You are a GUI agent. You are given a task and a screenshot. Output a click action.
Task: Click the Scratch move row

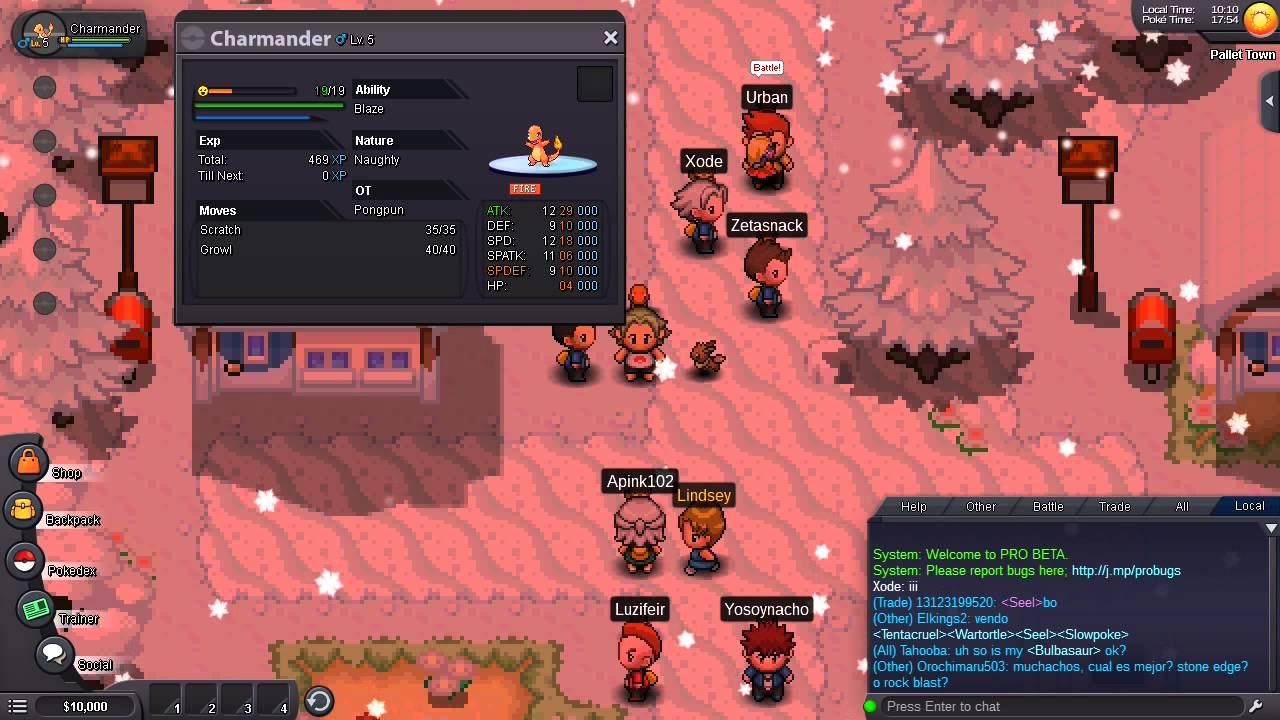[x=327, y=230]
